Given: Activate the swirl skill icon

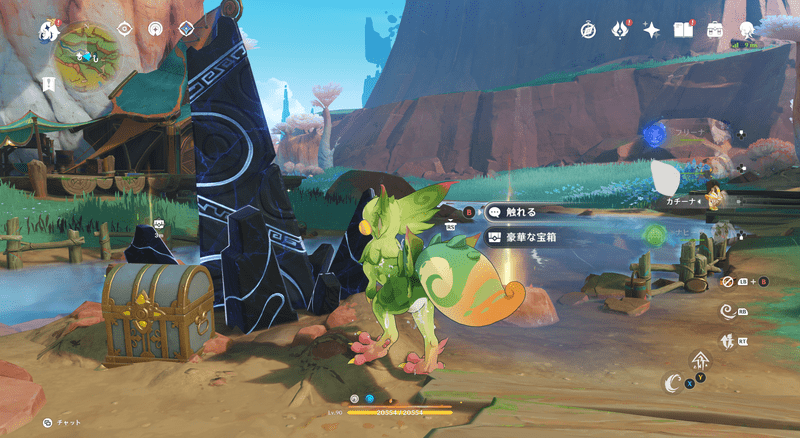Looking at the screenshot, I should 728,312.
